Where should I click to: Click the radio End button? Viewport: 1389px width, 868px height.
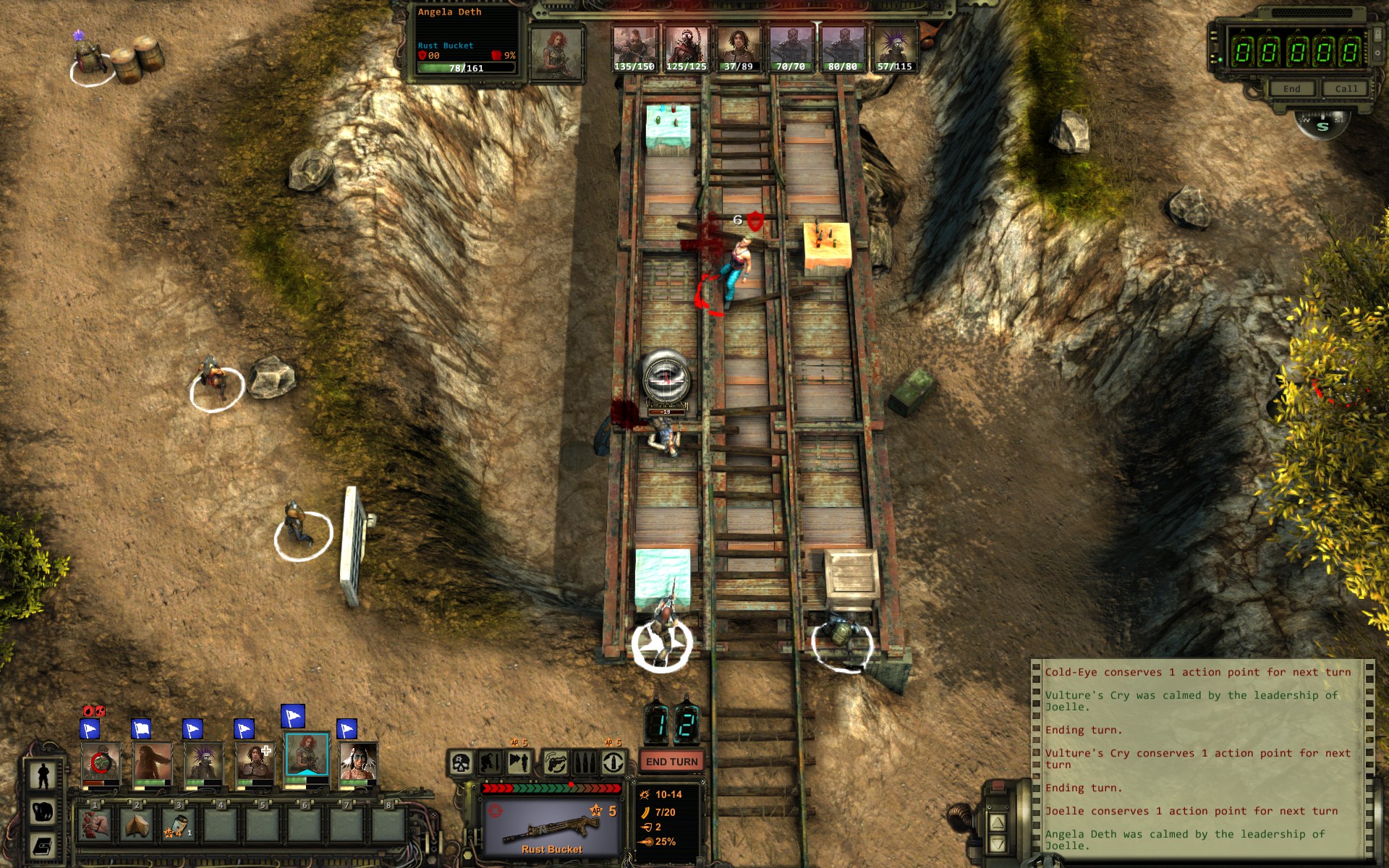[x=1291, y=89]
